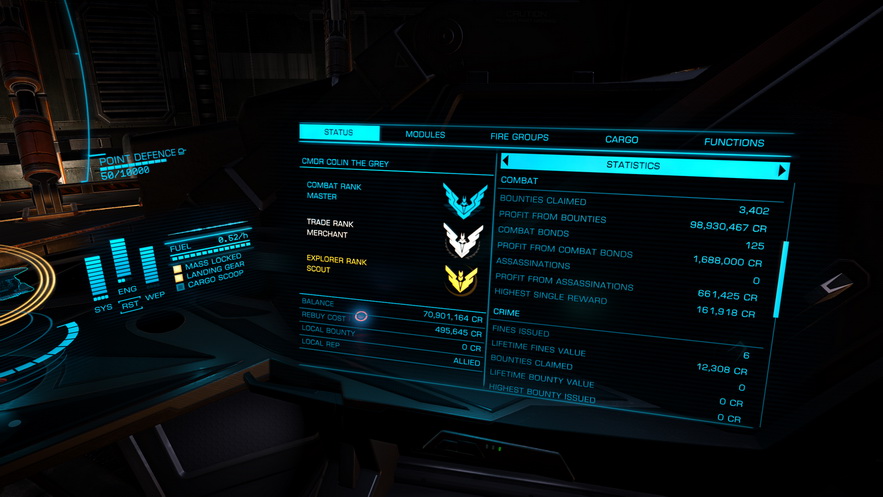Screen dimensions: 883x497
Task: Switch to the Status tab
Action: [x=339, y=133]
